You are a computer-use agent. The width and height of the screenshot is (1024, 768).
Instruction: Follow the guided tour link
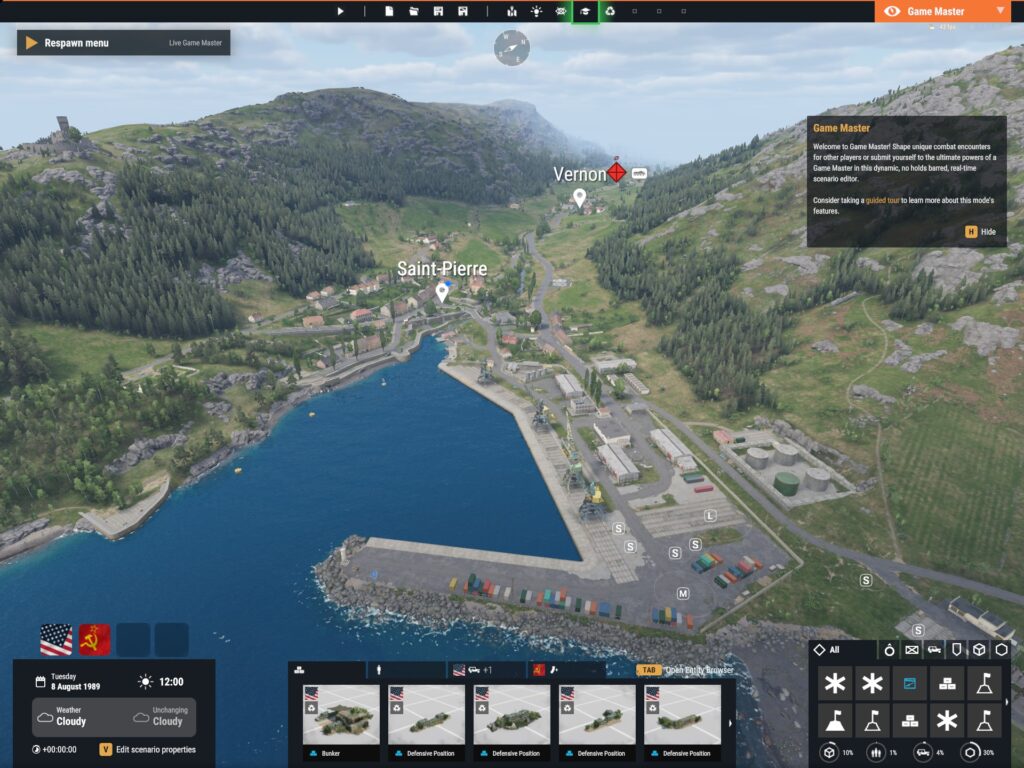882,201
